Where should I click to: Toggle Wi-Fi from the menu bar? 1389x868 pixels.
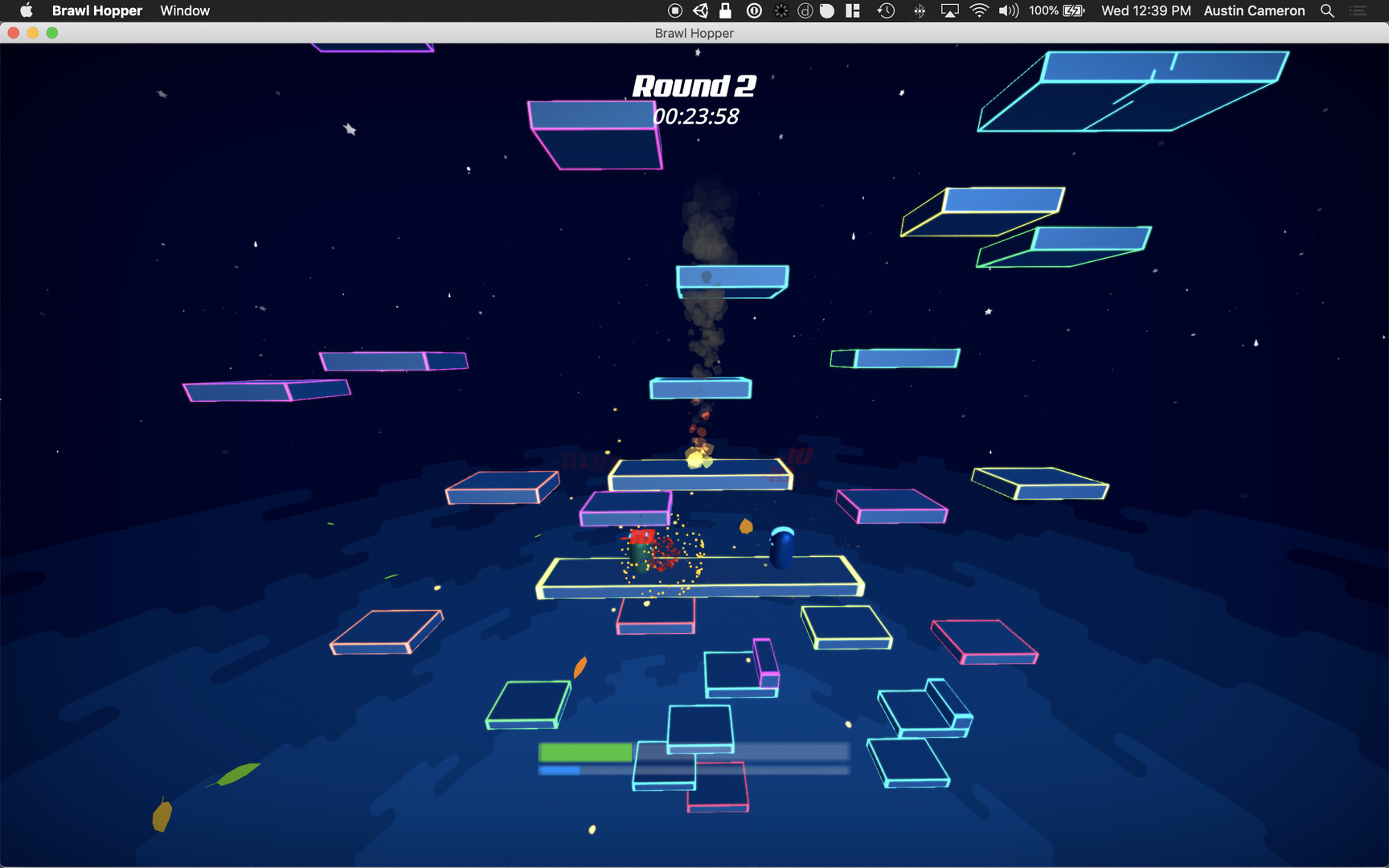coord(978,10)
